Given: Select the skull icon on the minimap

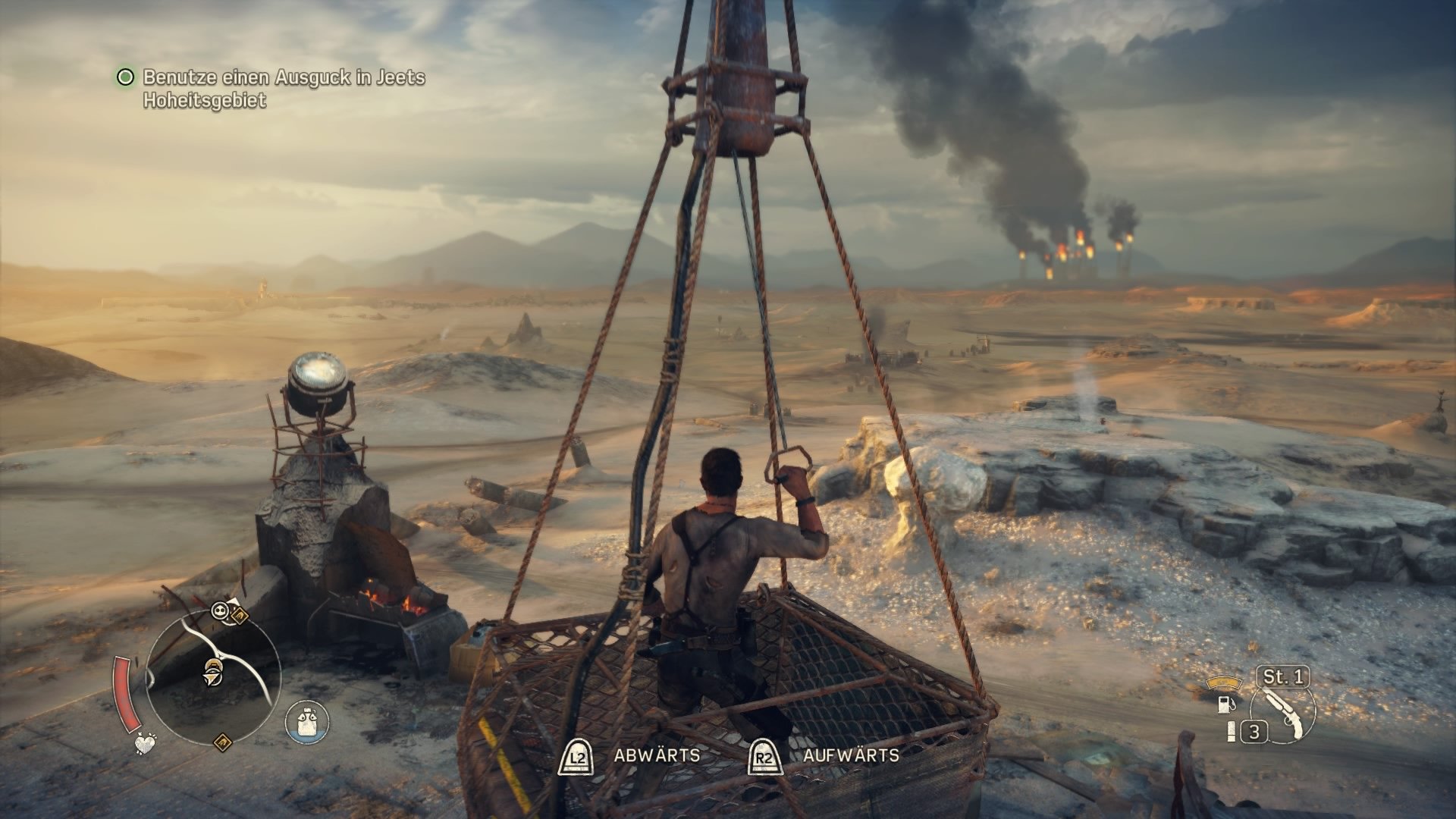Looking at the screenshot, I should click(x=220, y=610).
